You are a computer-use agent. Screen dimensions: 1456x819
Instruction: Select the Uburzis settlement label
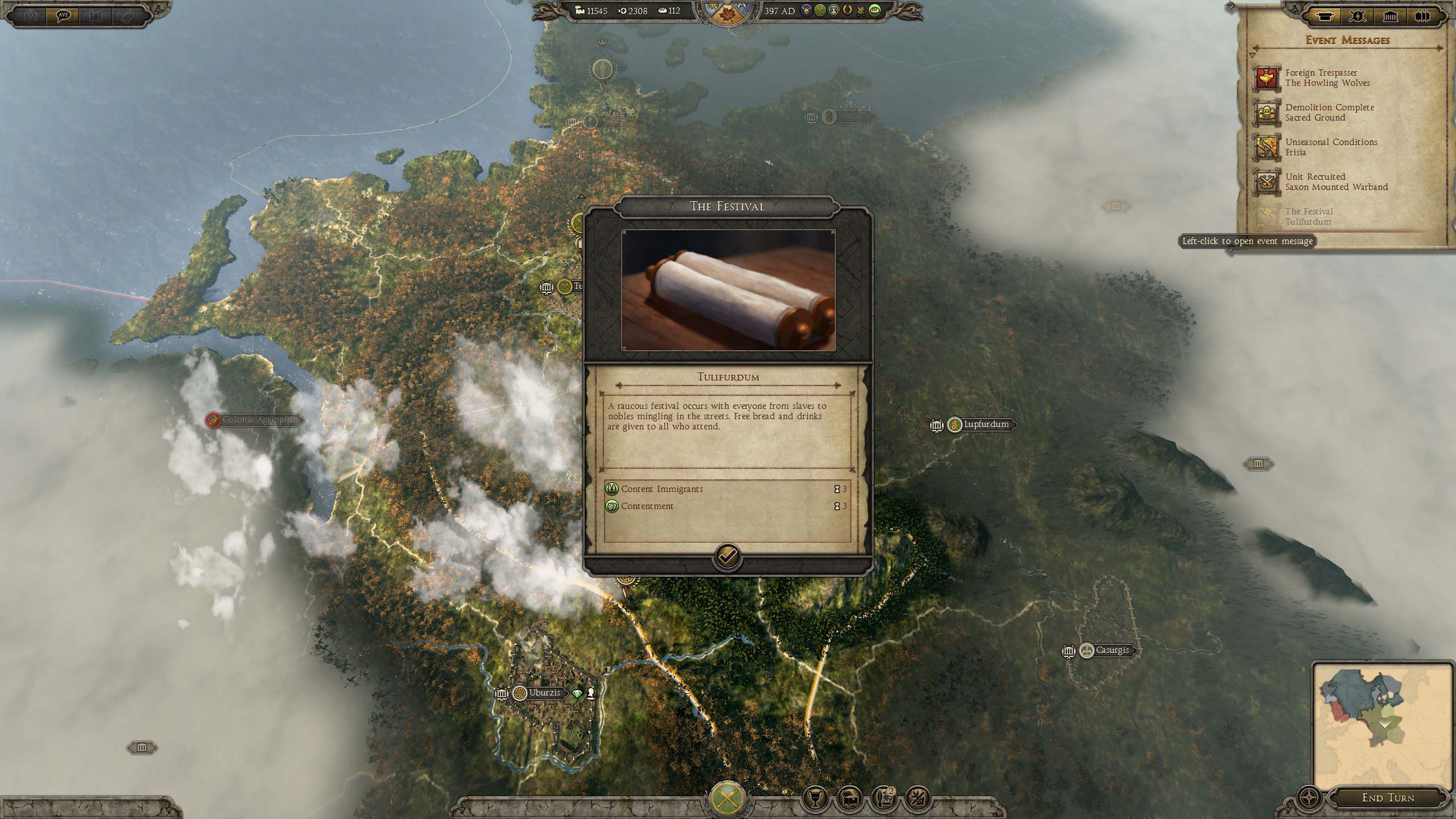pos(544,693)
